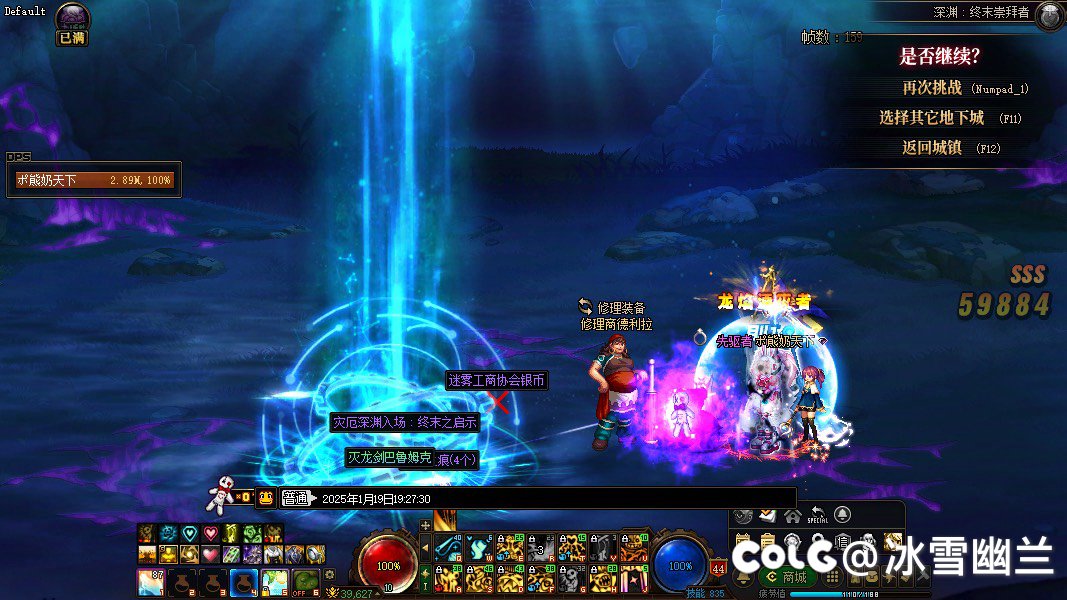Image resolution: width=1067 pixels, height=600 pixels.
Task: Toggle the green OFF item in slot 6
Action: tap(306, 581)
